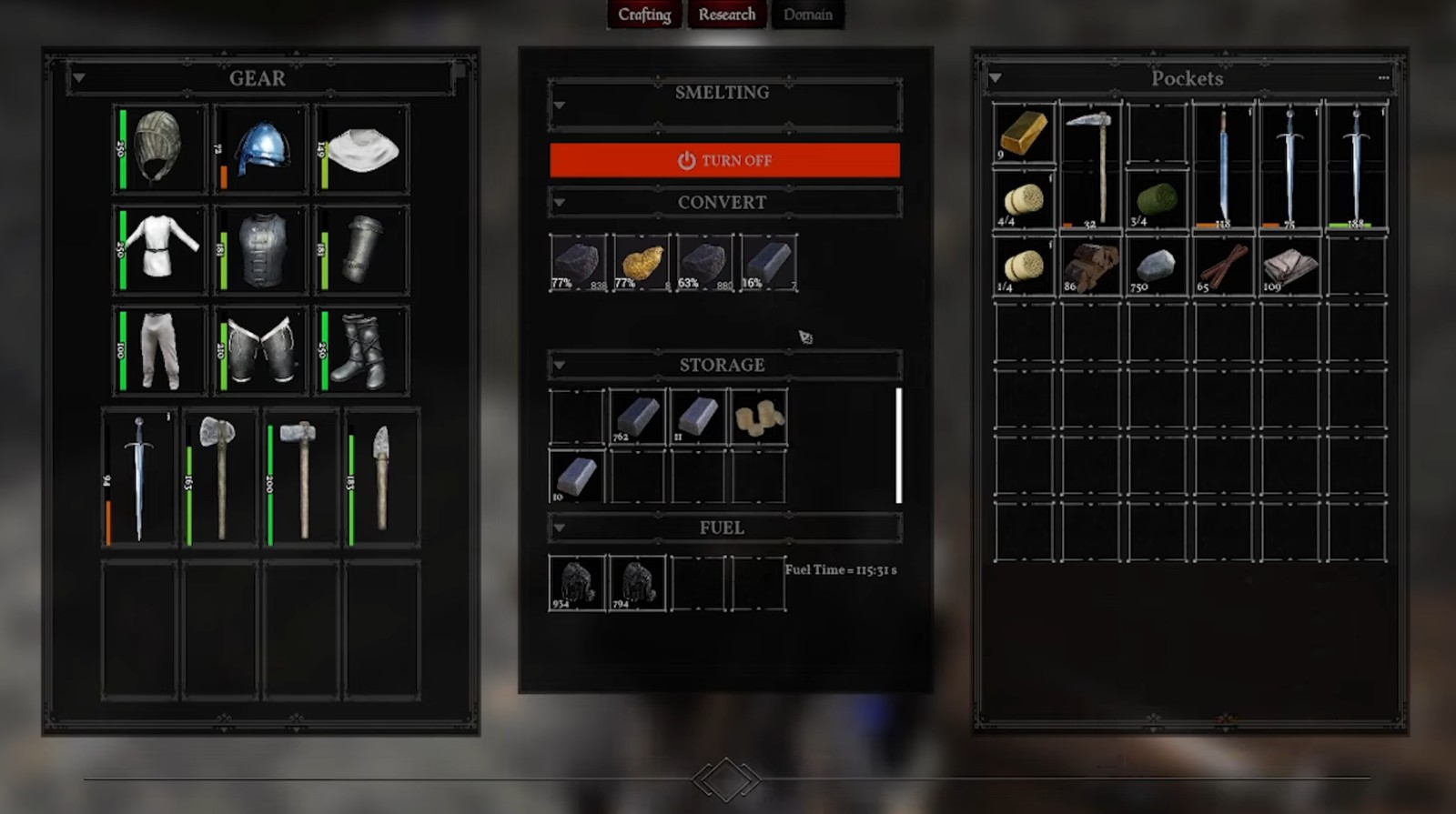Screen dimensions: 1456x814
Task: Pick the gold ore in Convert
Action: tap(642, 263)
